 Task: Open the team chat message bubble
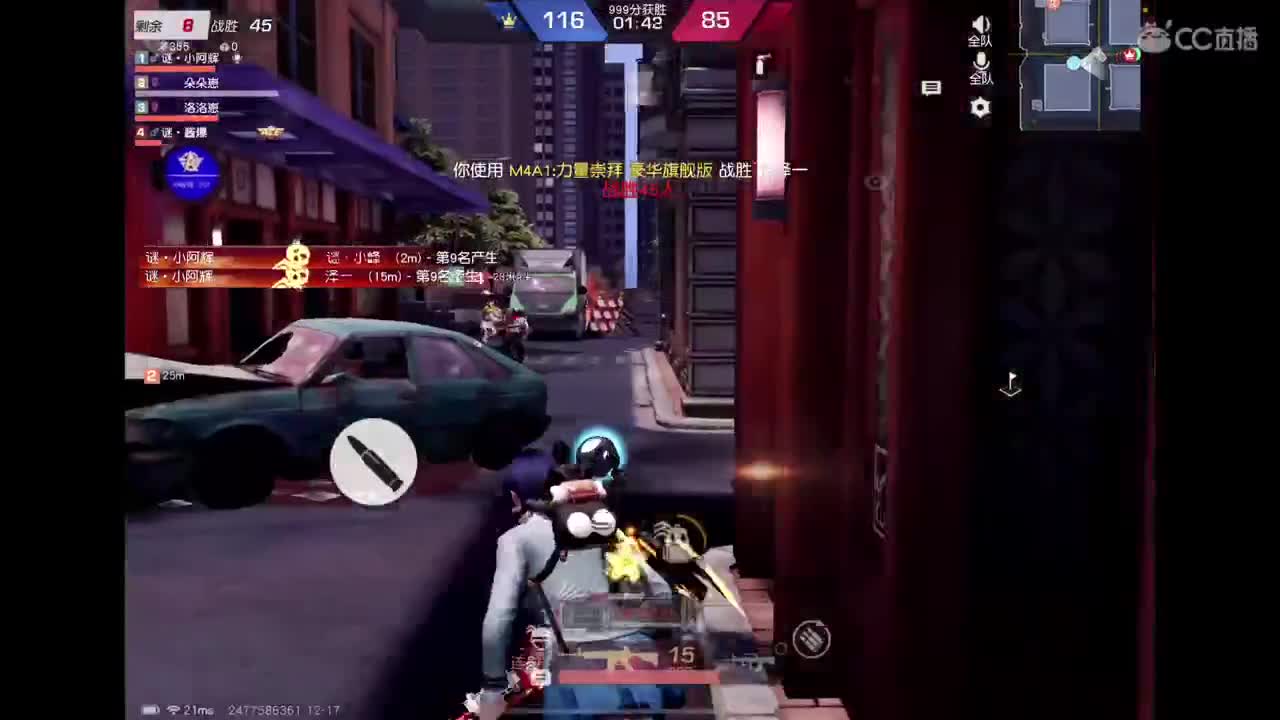[931, 89]
